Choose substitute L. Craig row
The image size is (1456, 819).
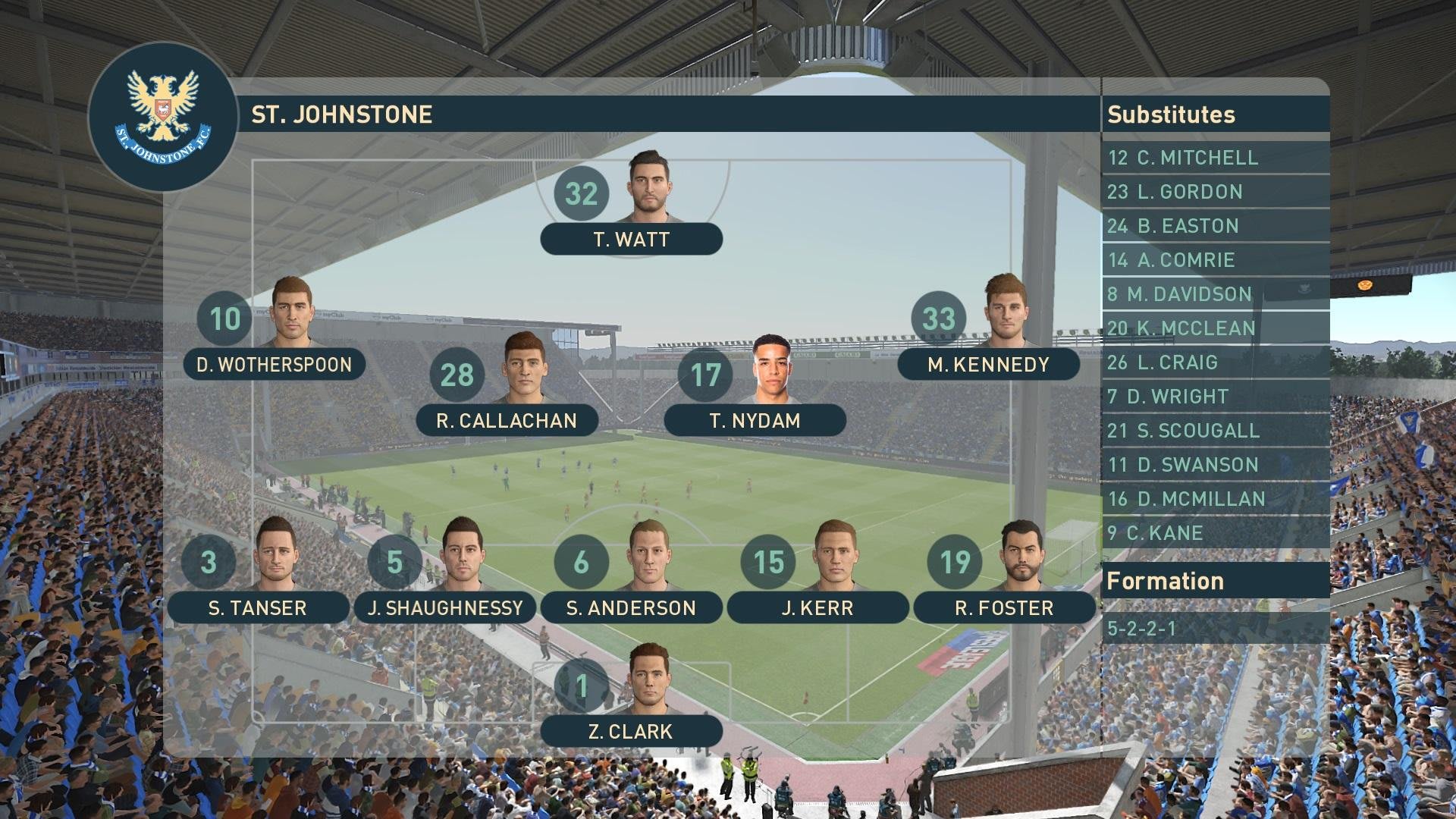point(1215,362)
